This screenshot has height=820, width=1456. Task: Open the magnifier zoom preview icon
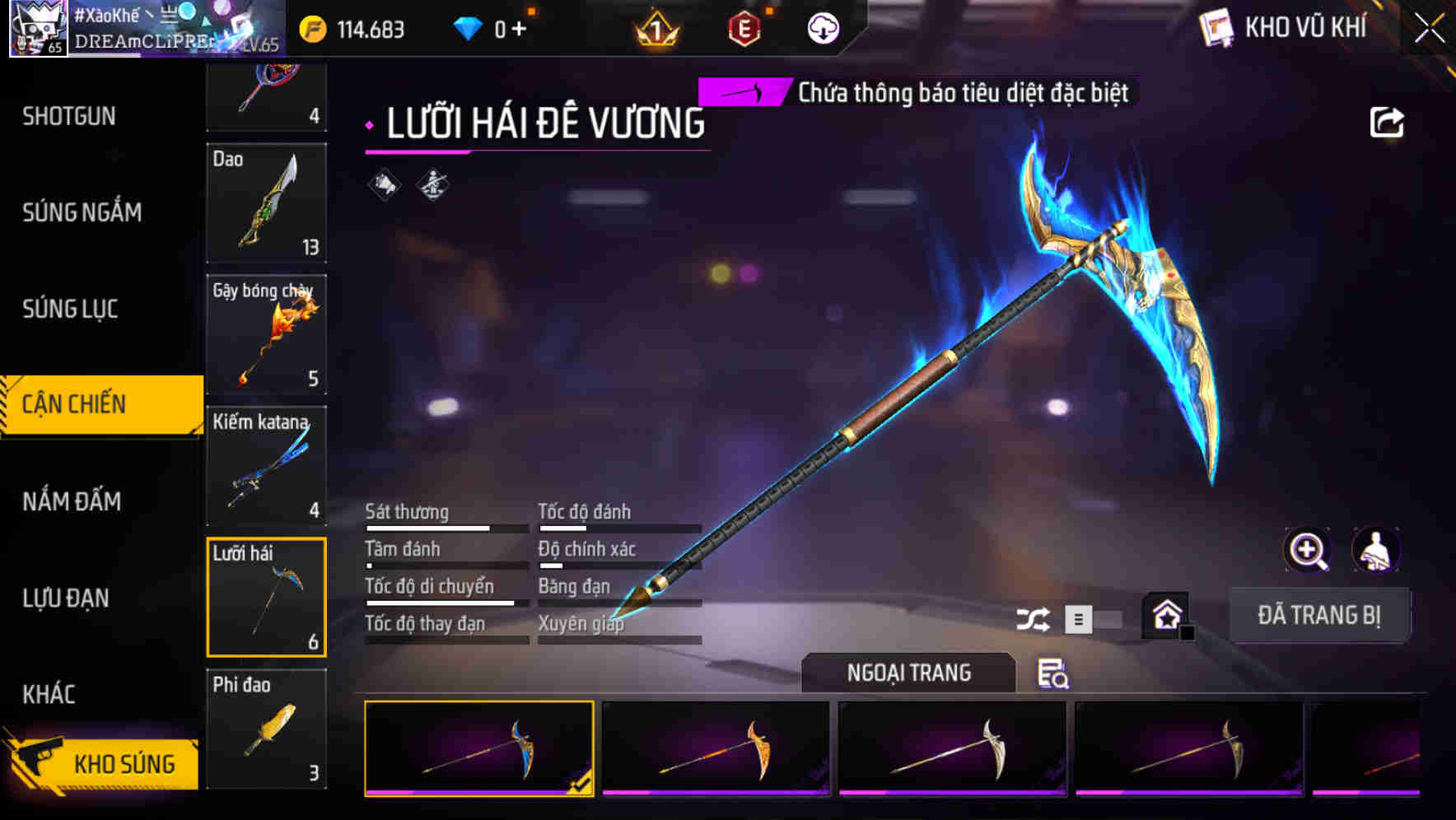coord(1309,550)
